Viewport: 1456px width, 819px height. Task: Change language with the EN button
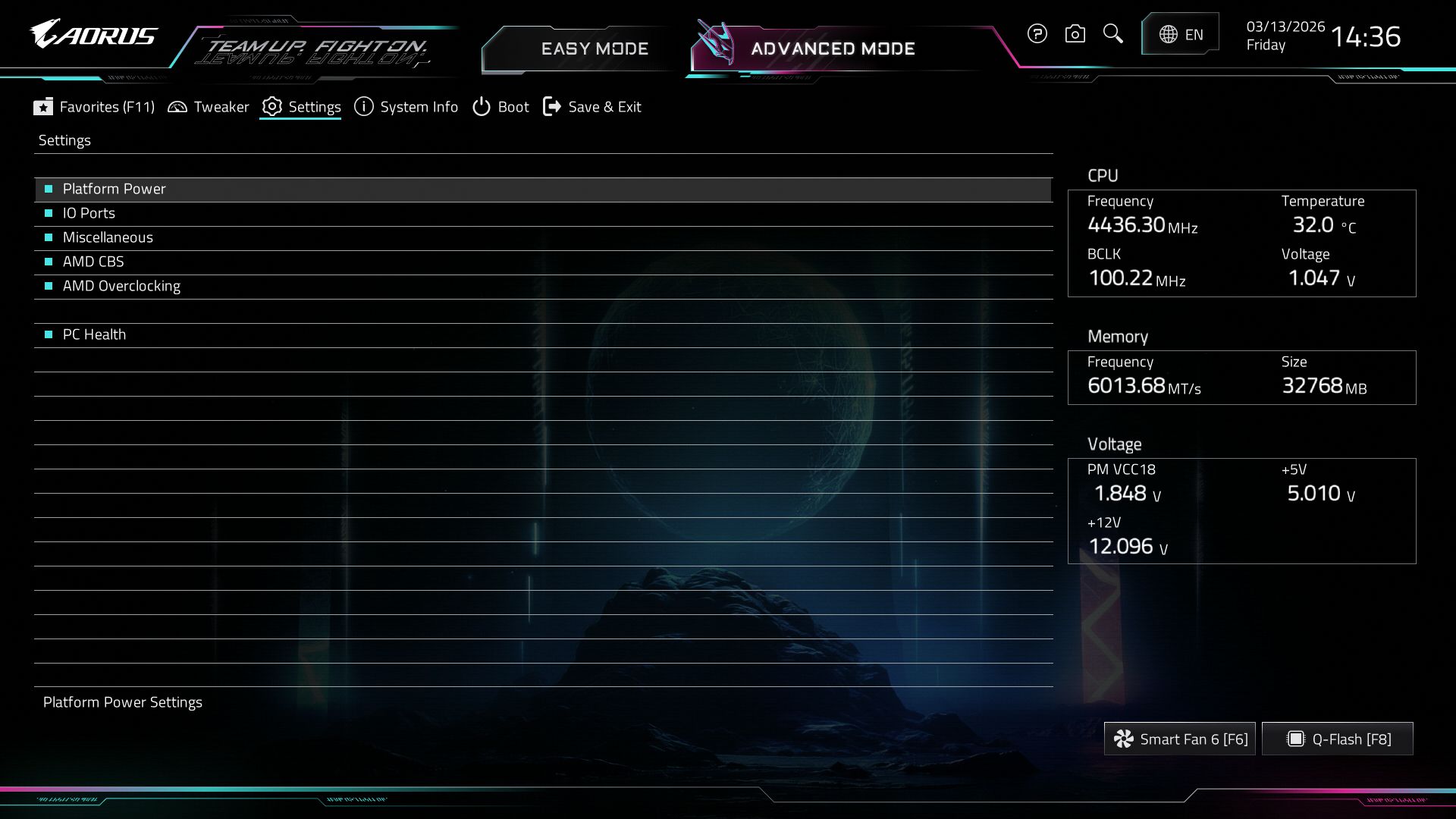1181,34
